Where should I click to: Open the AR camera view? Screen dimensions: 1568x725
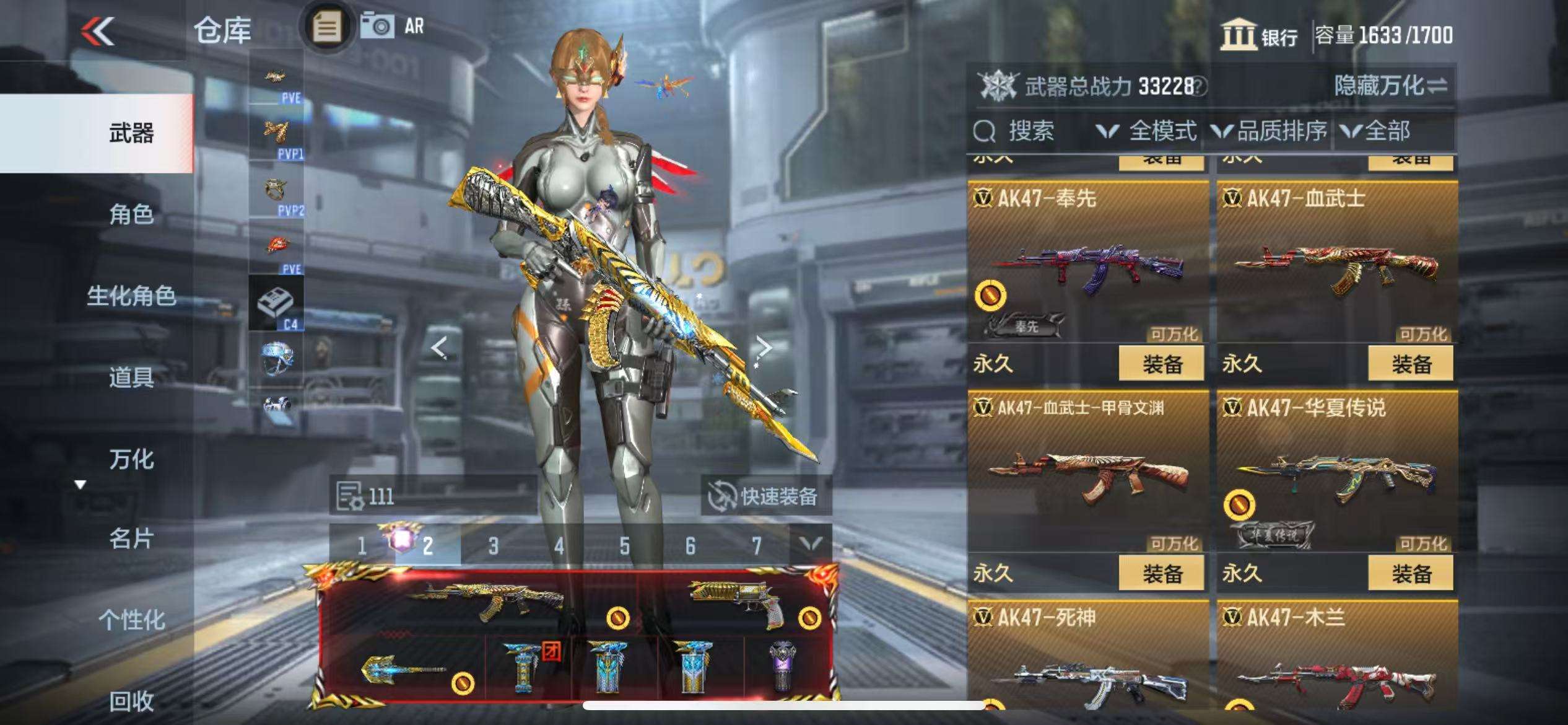[391, 27]
